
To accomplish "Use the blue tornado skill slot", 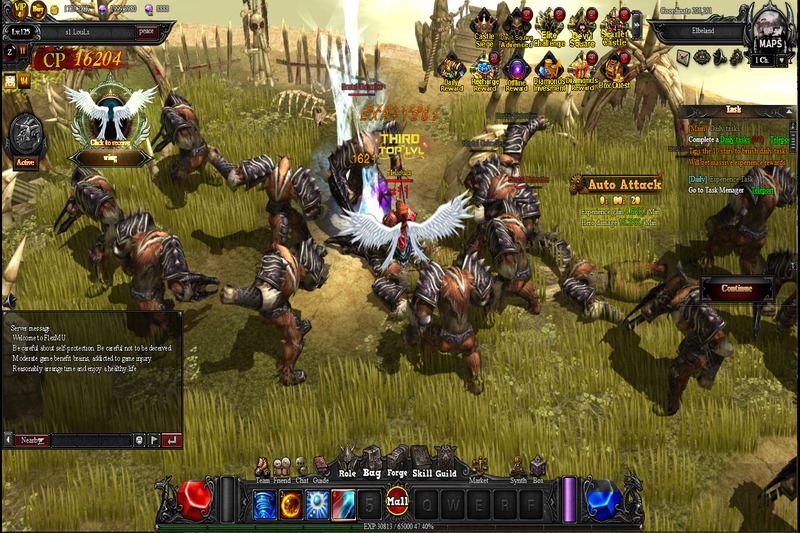I will (x=265, y=503).
